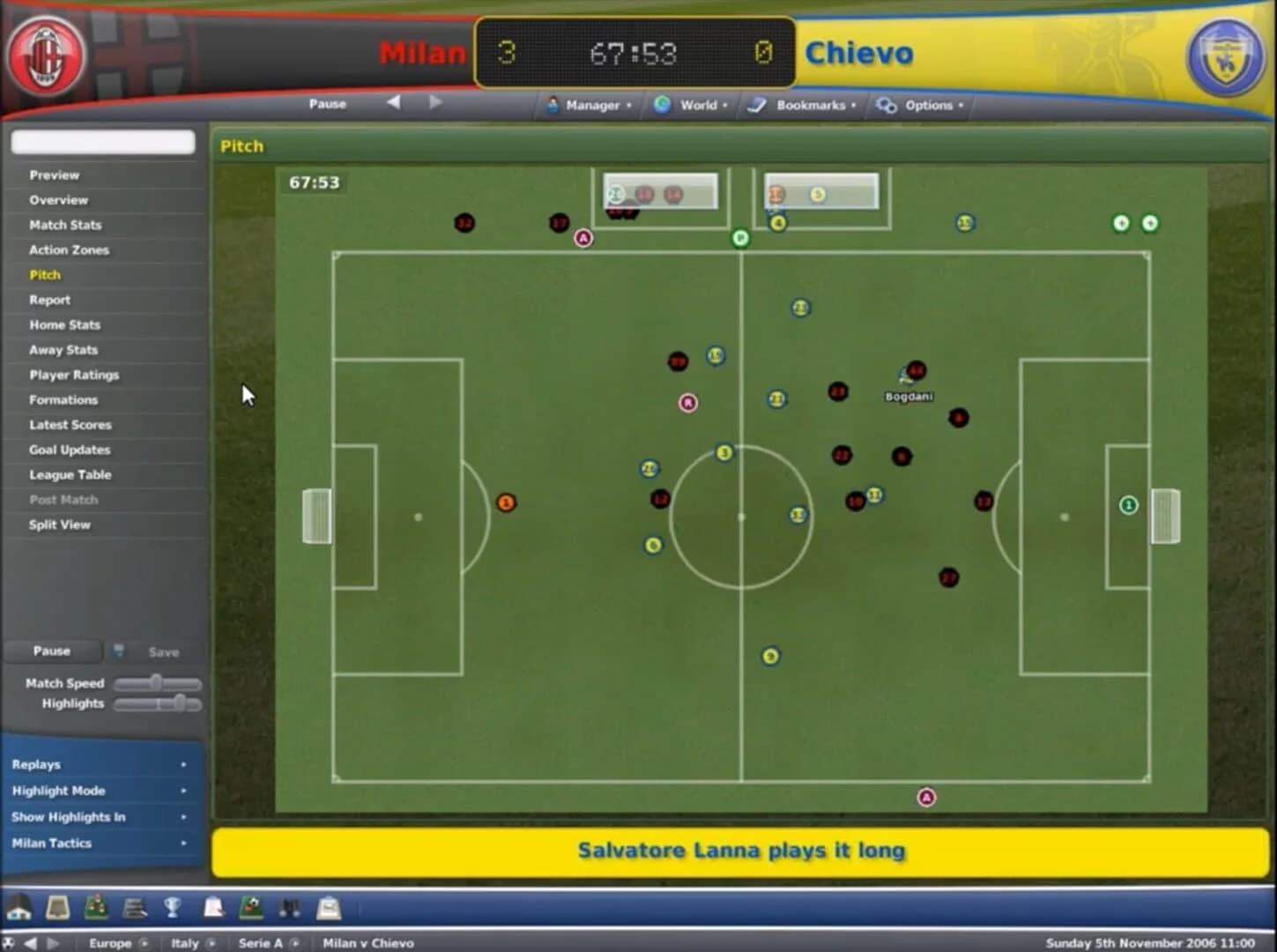Open the trophy competitions icon

click(172, 906)
